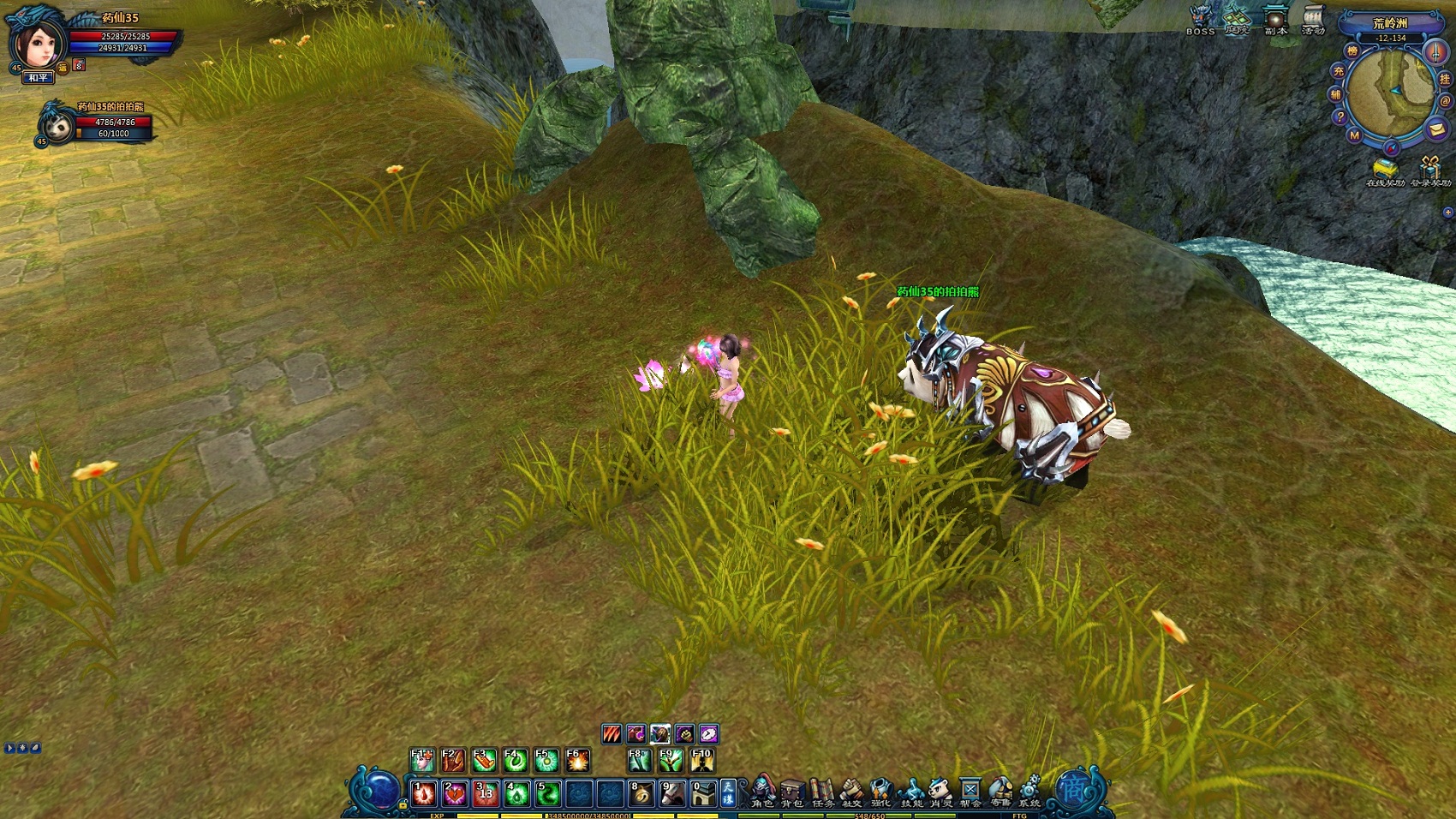This screenshot has height=819, width=1456.
Task: Use the F1 healing skill slot
Action: [421, 760]
